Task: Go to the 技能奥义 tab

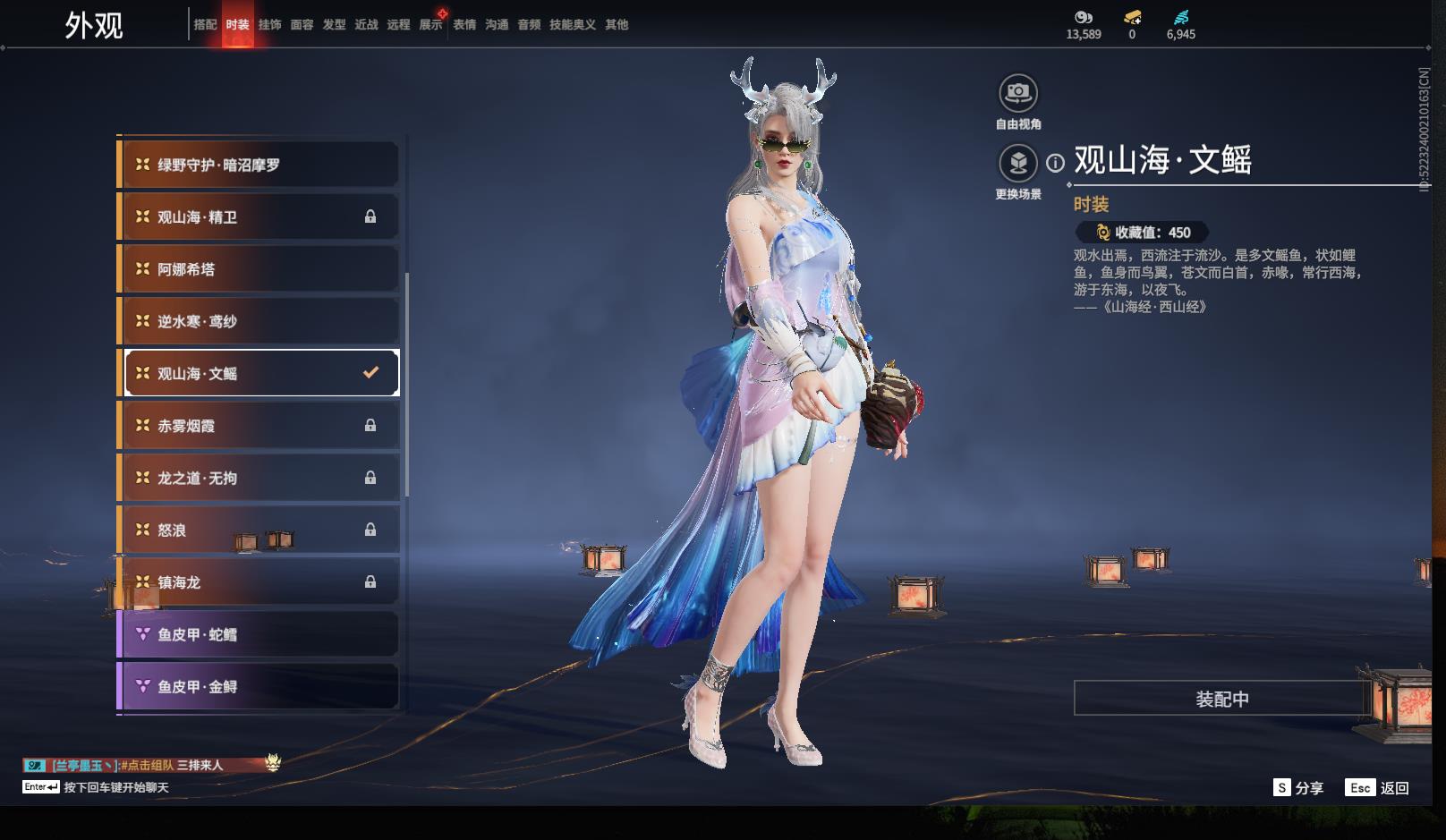Action: (x=572, y=25)
